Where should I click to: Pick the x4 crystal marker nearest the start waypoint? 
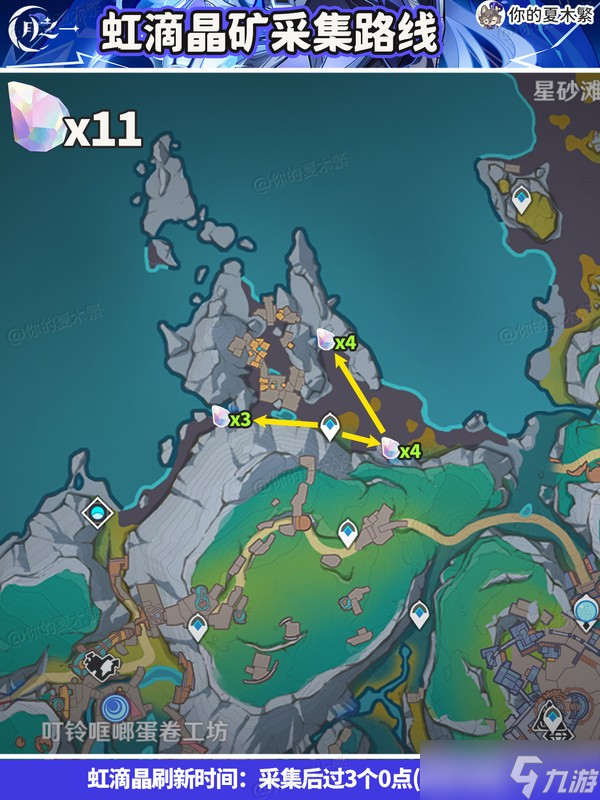pyautogui.click(x=390, y=447)
